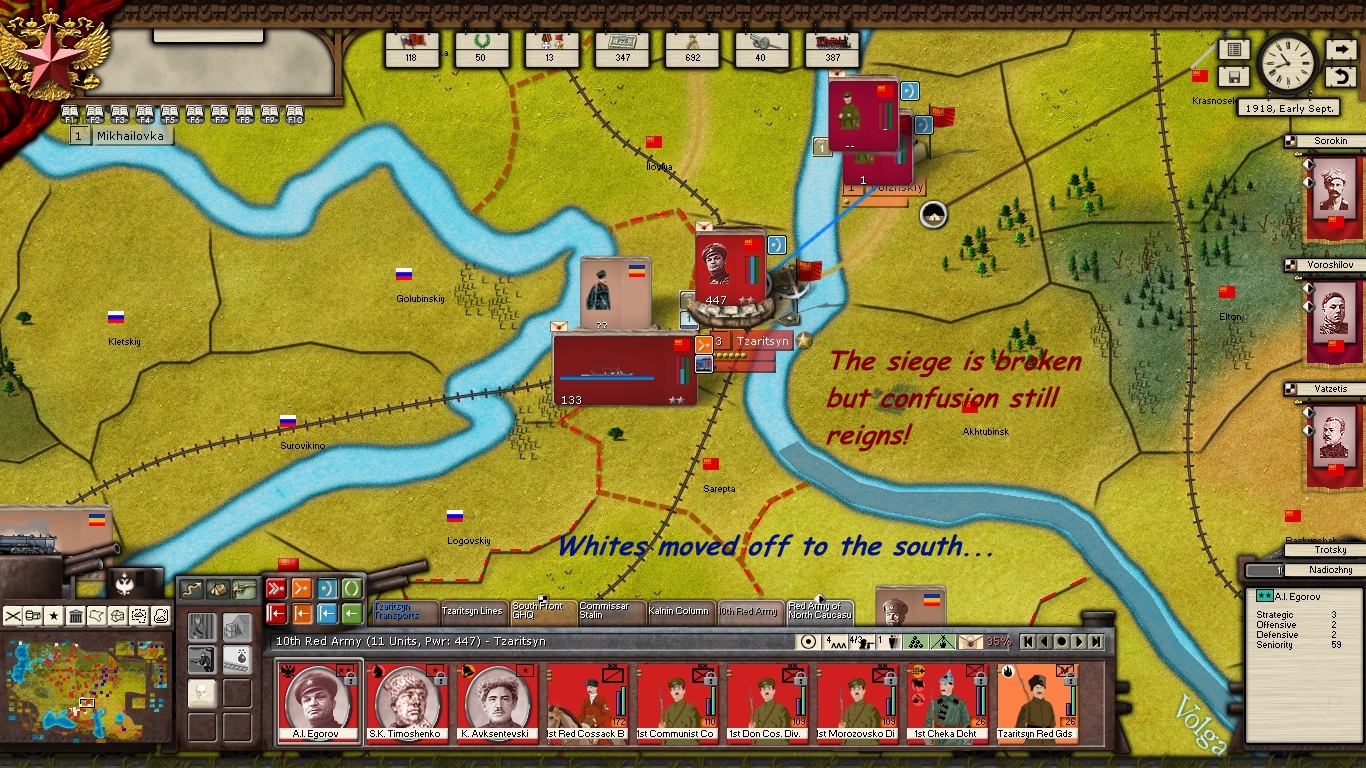Undo the last order with the curved arrow
Image resolution: width=1366 pixels, height=768 pixels.
click(1340, 77)
